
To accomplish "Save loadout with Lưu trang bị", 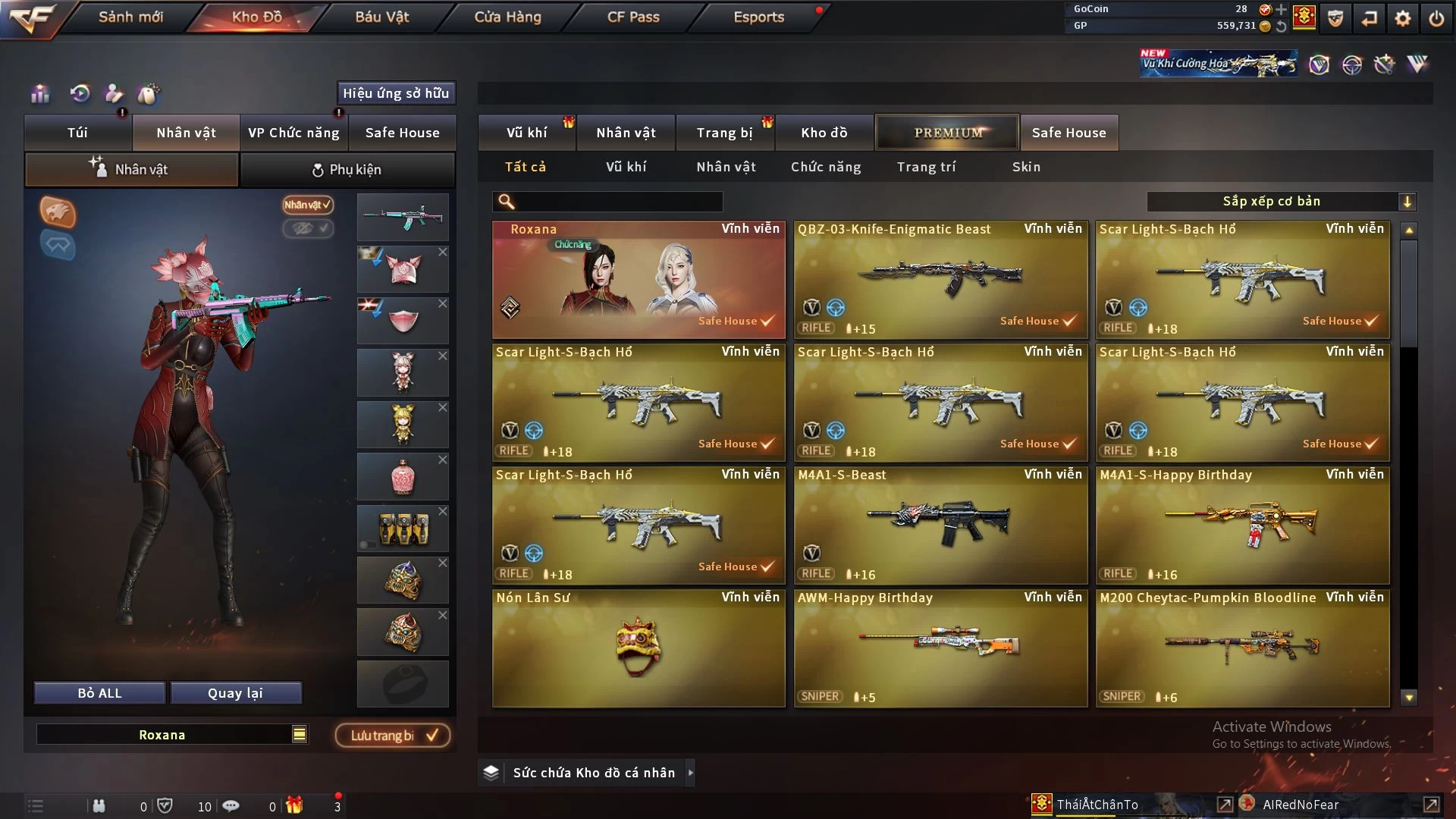I will coord(393,736).
